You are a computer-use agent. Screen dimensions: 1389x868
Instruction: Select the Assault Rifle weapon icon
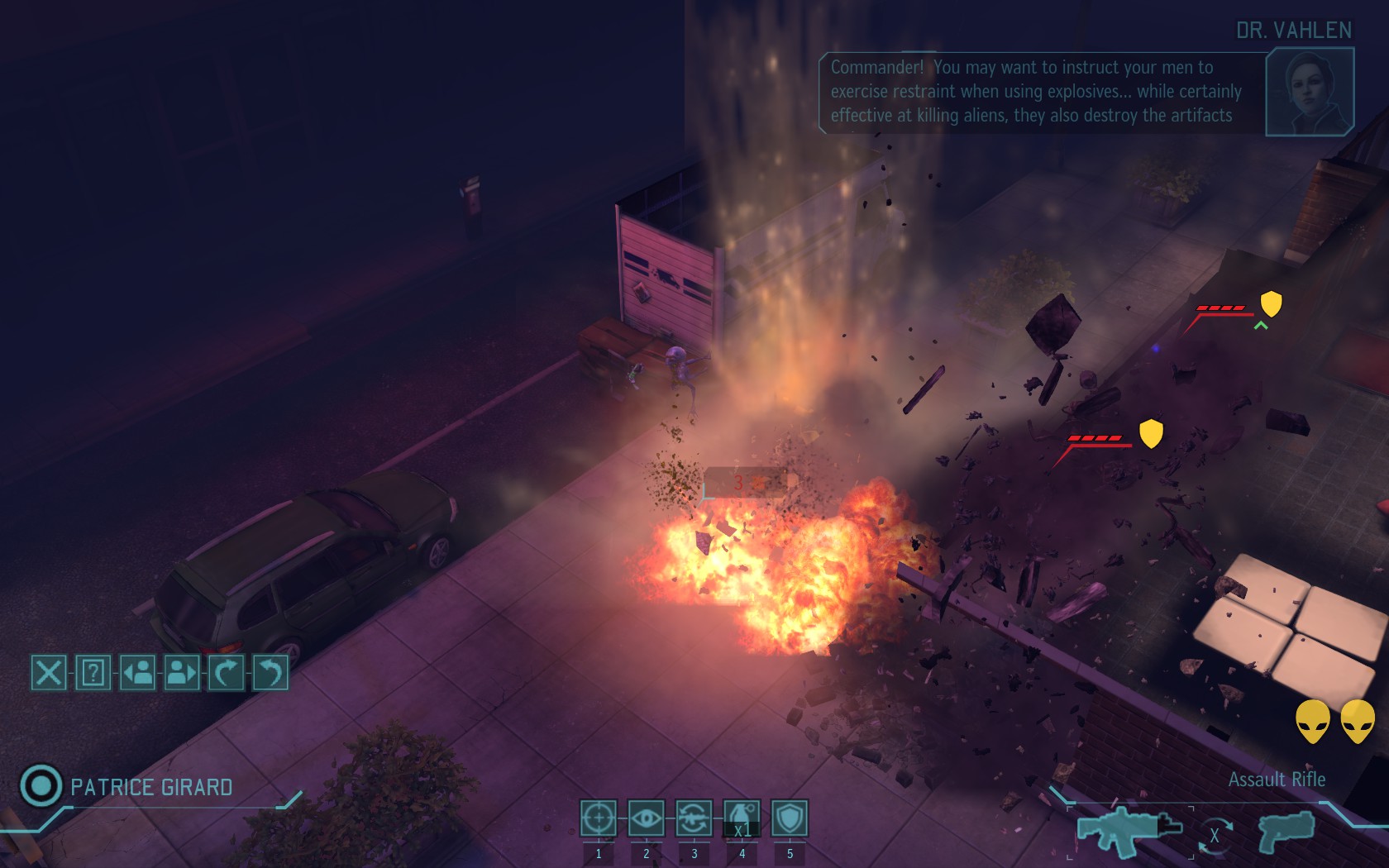coord(1129,830)
